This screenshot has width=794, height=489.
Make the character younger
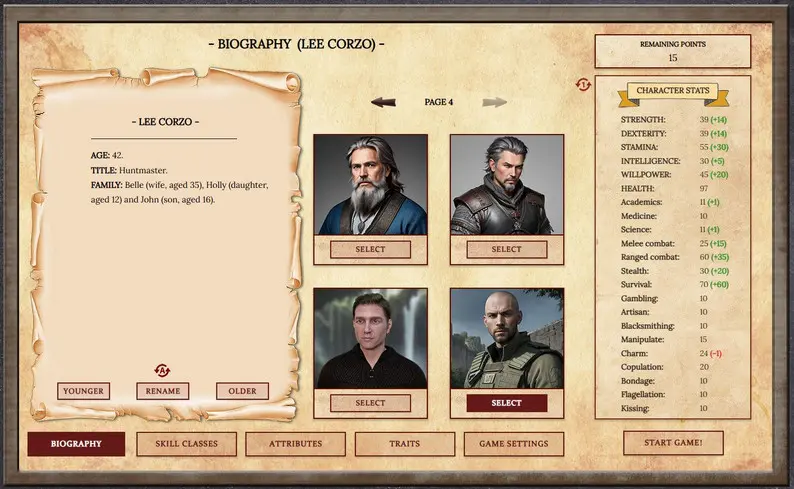(x=84, y=391)
